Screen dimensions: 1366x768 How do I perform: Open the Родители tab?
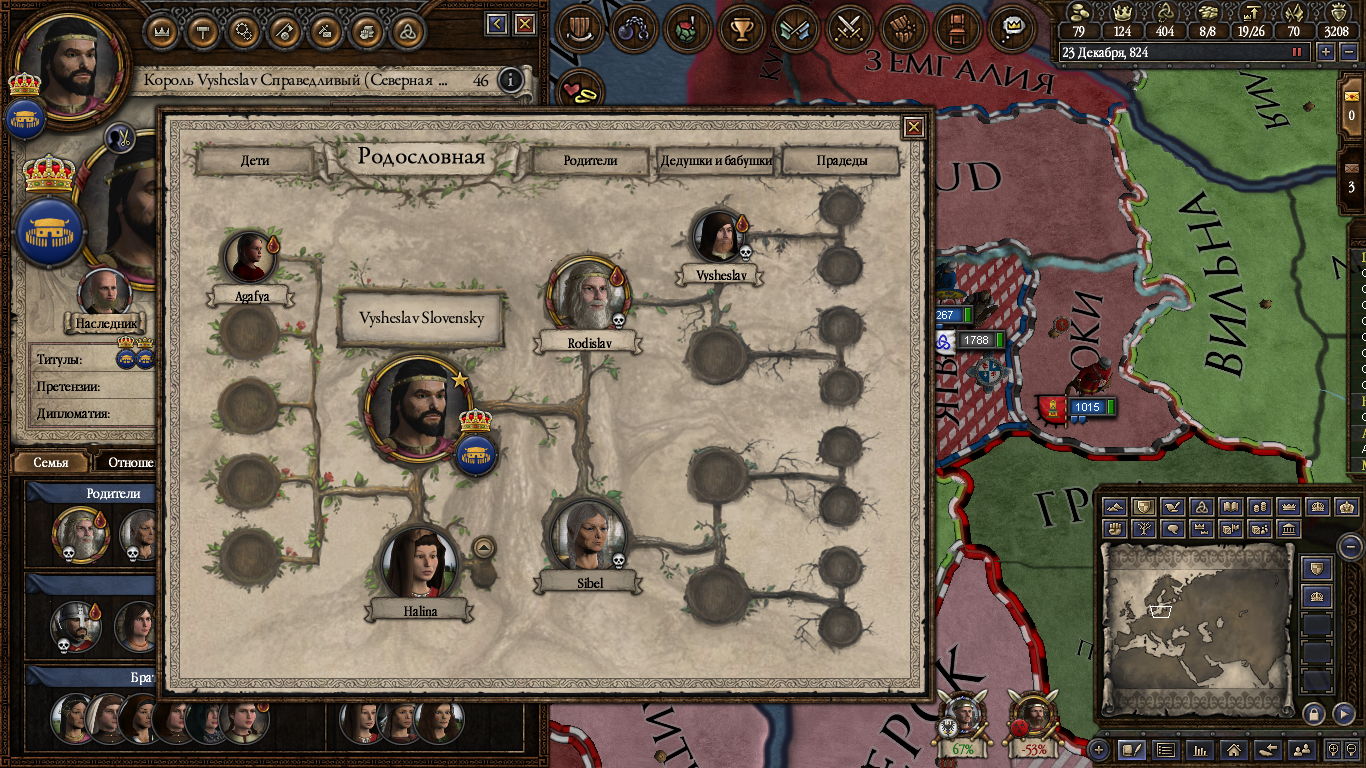point(590,160)
